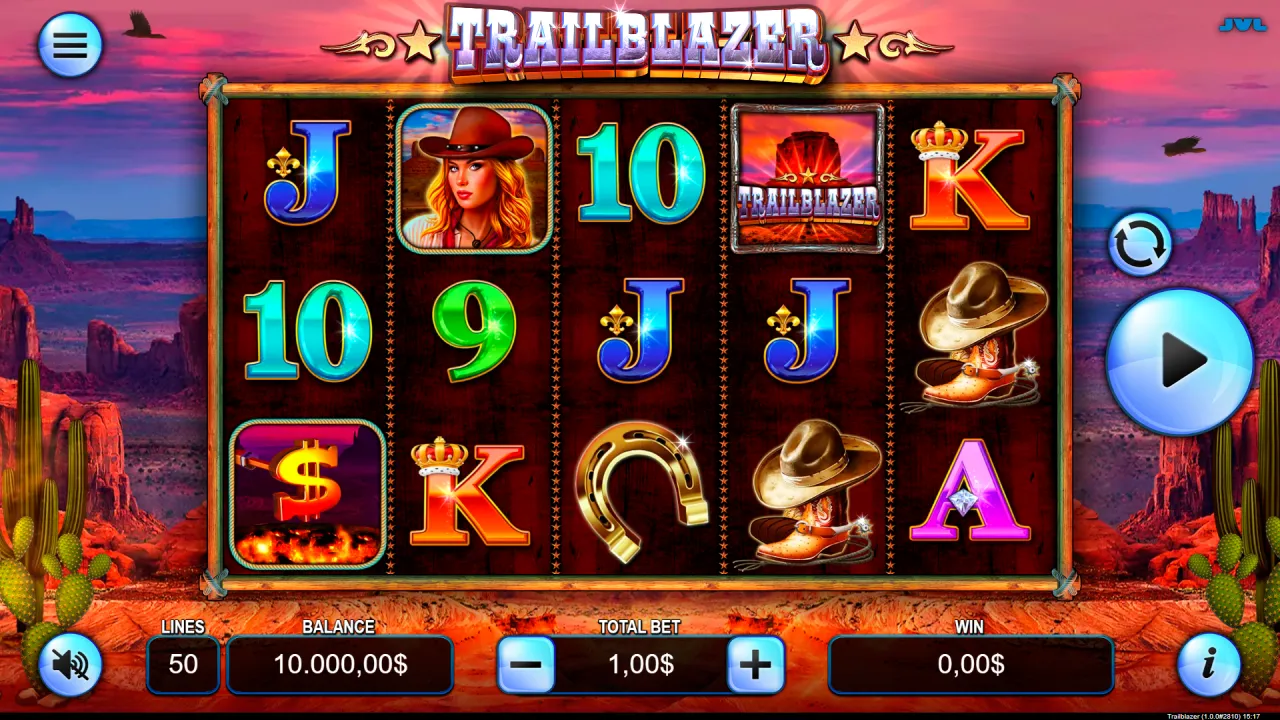Viewport: 1280px width, 720px height.
Task: Increase the total bet with the plus button
Action: point(757,664)
